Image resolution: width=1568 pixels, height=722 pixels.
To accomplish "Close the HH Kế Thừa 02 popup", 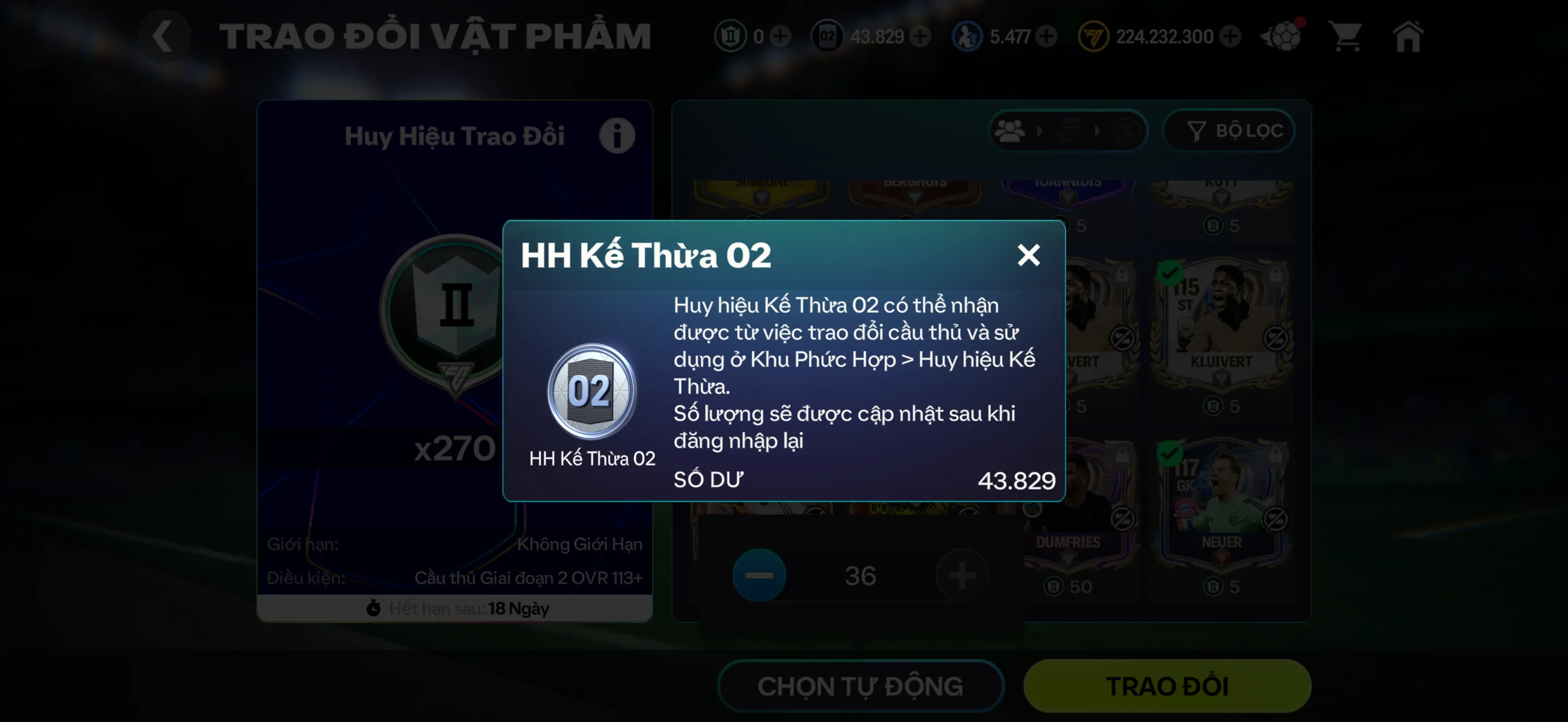I will point(1029,255).
